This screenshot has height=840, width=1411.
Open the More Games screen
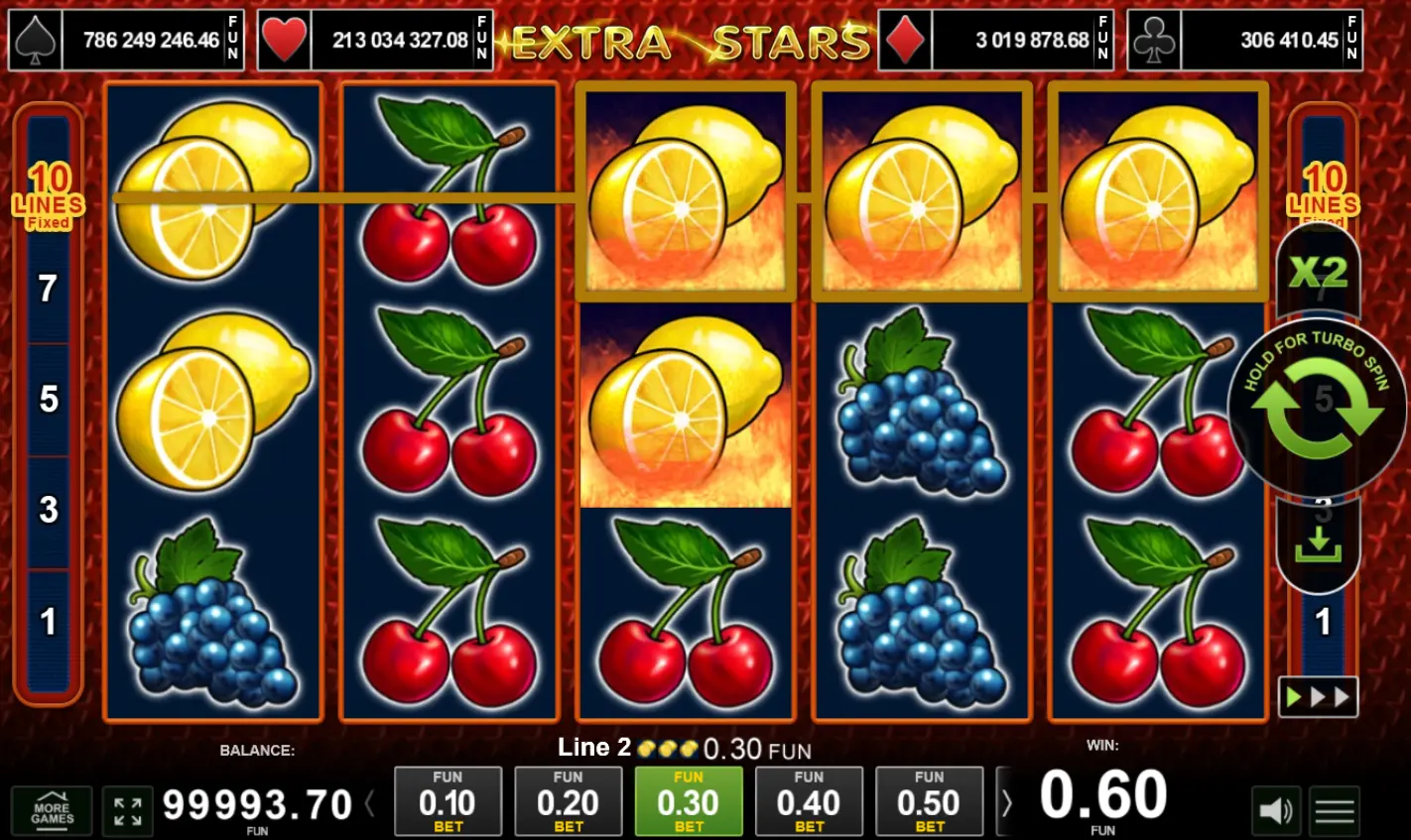click(53, 811)
